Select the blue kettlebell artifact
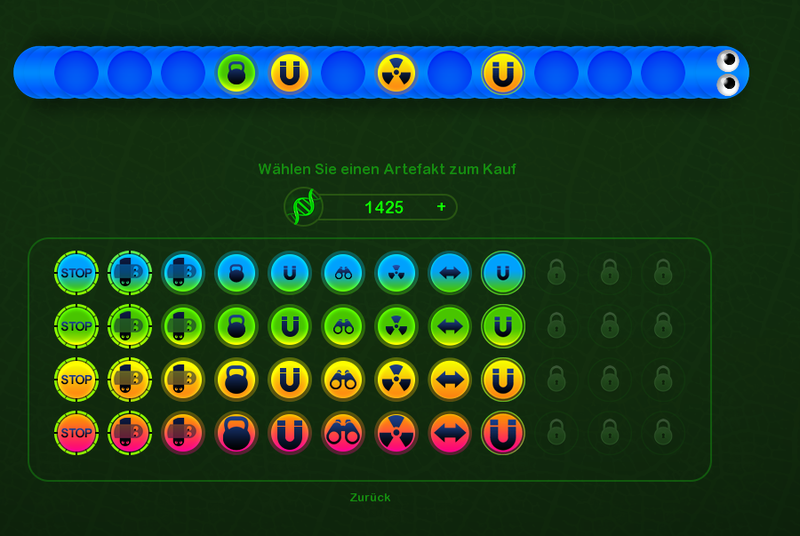 point(236,272)
